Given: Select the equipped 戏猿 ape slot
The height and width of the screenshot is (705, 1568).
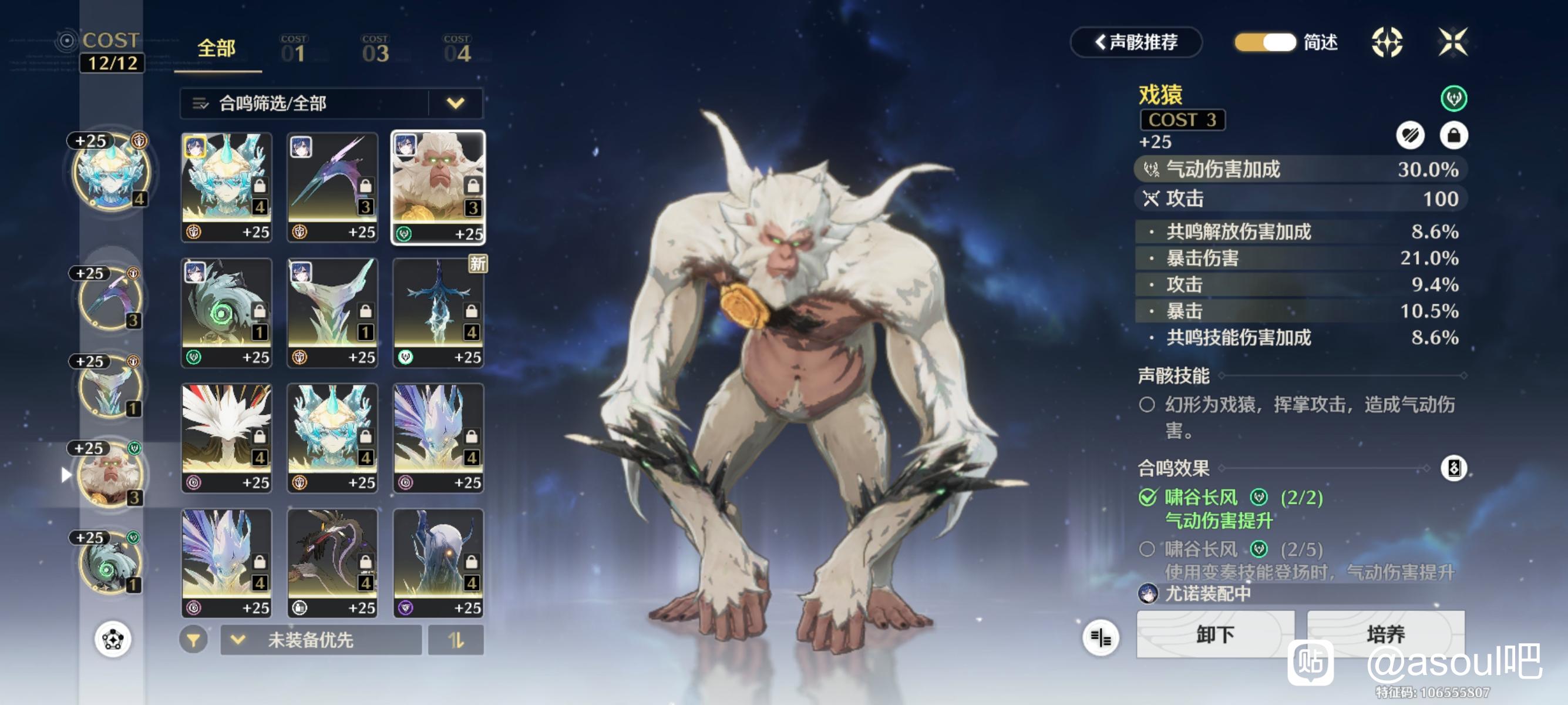Looking at the screenshot, I should coord(110,475).
